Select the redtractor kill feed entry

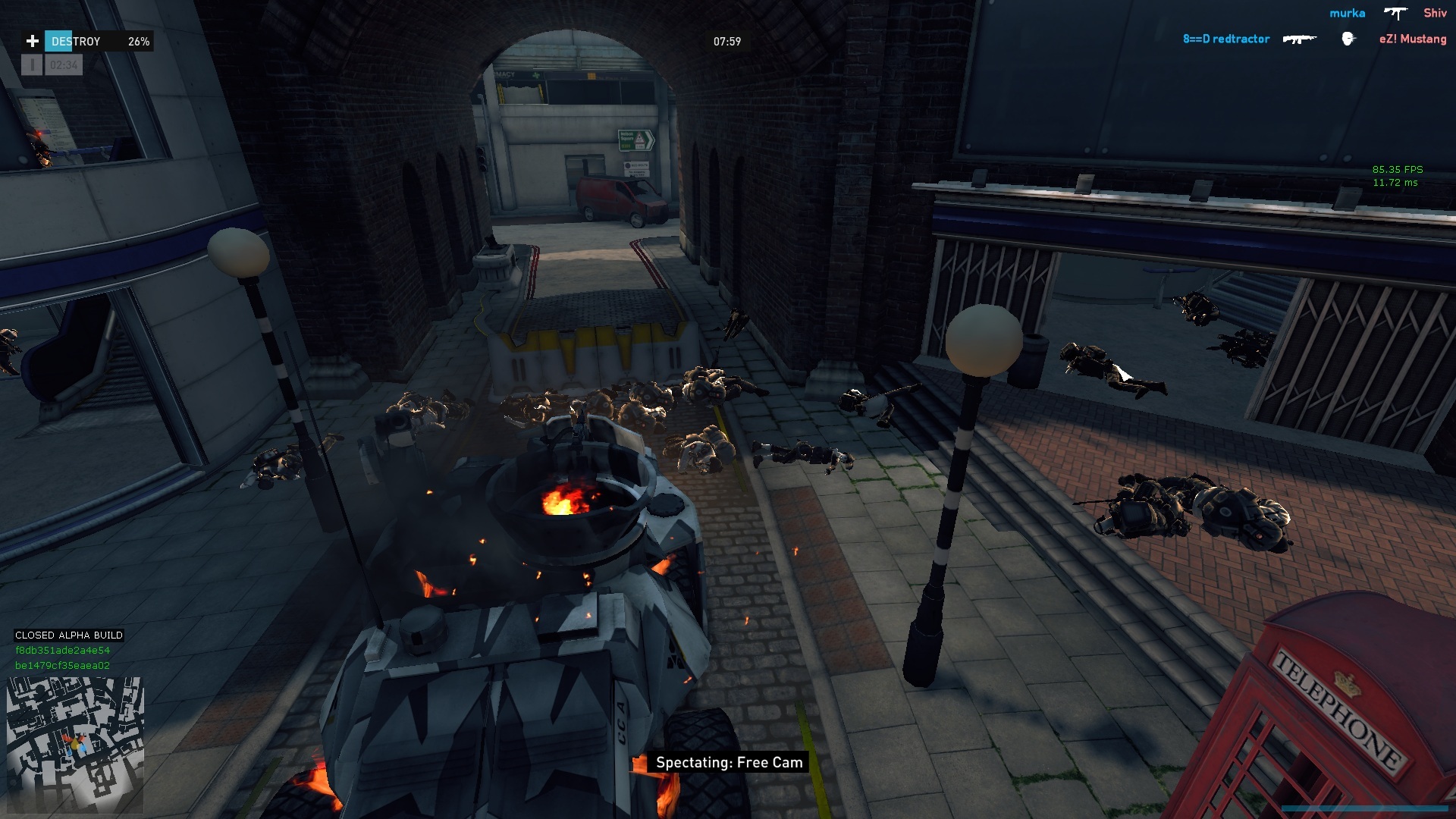click(x=1314, y=39)
